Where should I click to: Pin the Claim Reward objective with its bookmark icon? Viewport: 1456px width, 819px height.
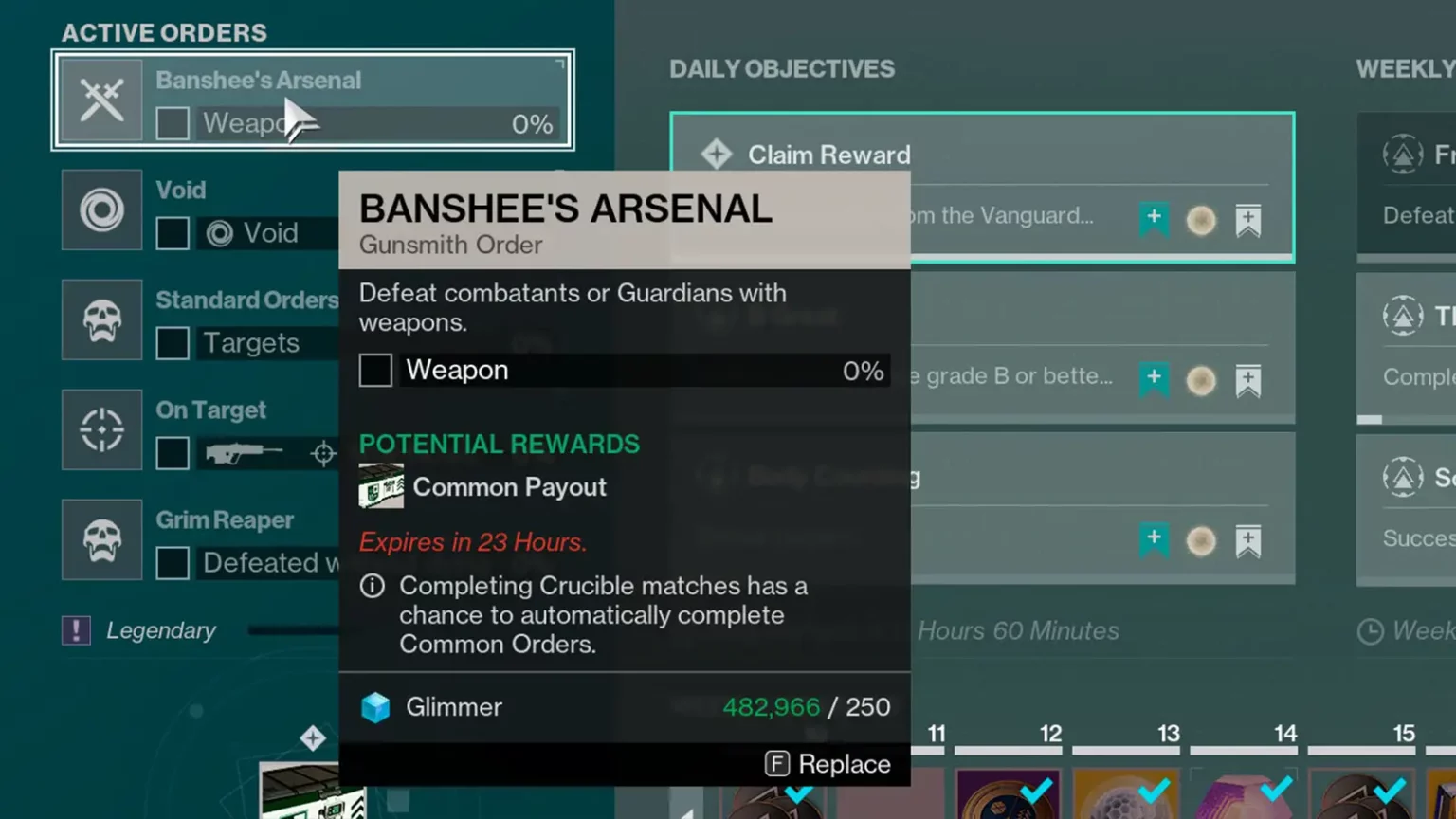click(1249, 219)
